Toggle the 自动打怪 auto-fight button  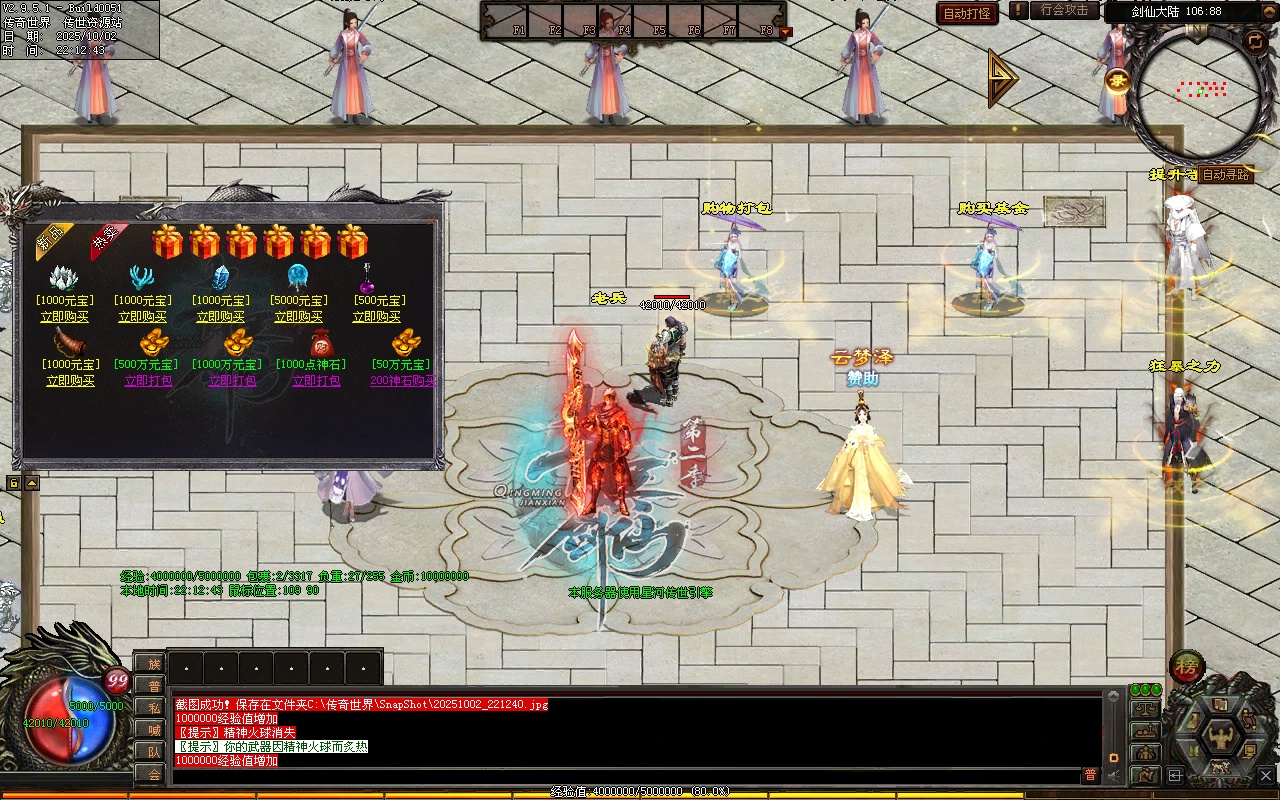(x=967, y=13)
